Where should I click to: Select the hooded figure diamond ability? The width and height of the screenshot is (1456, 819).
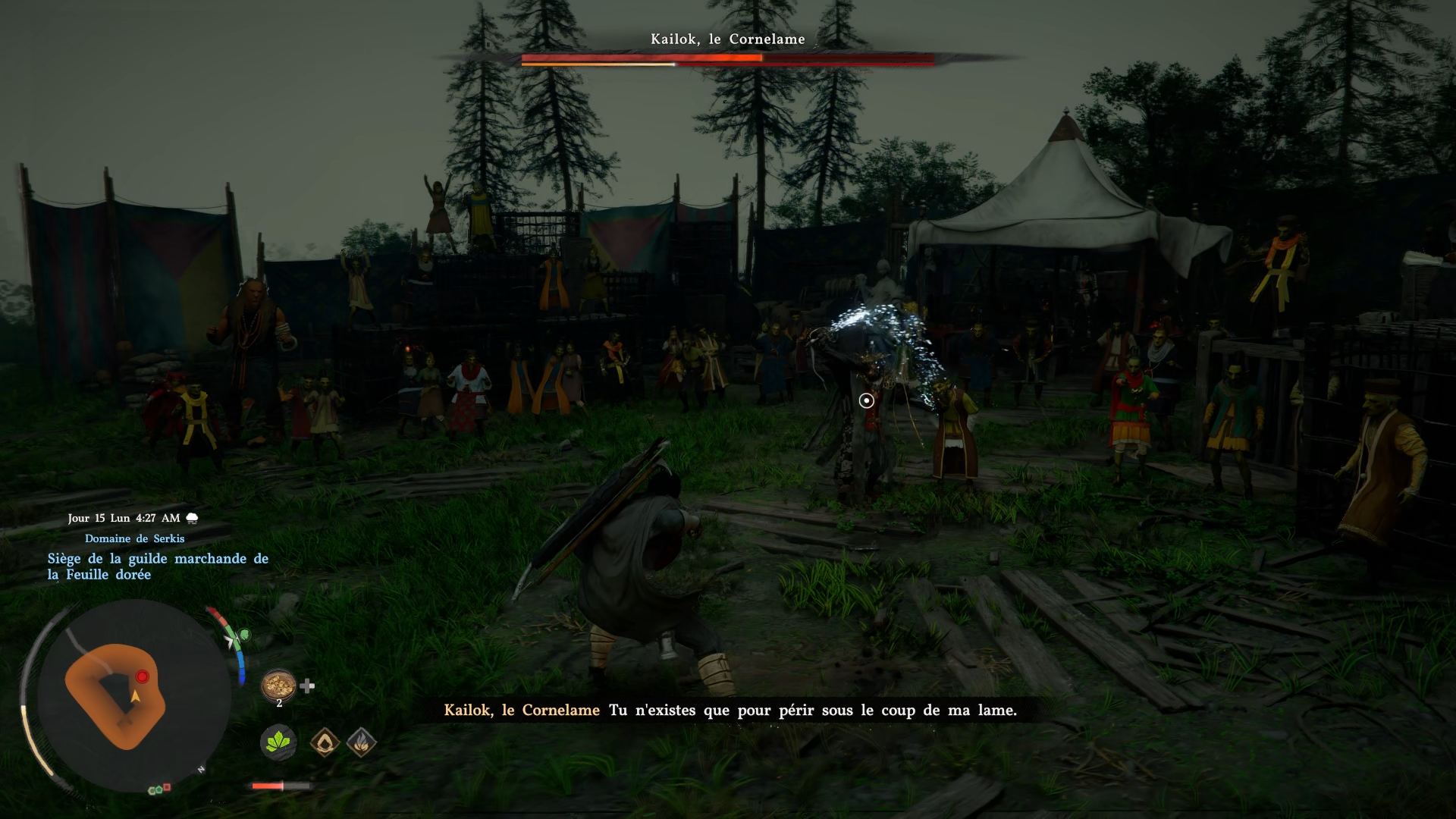[x=325, y=742]
